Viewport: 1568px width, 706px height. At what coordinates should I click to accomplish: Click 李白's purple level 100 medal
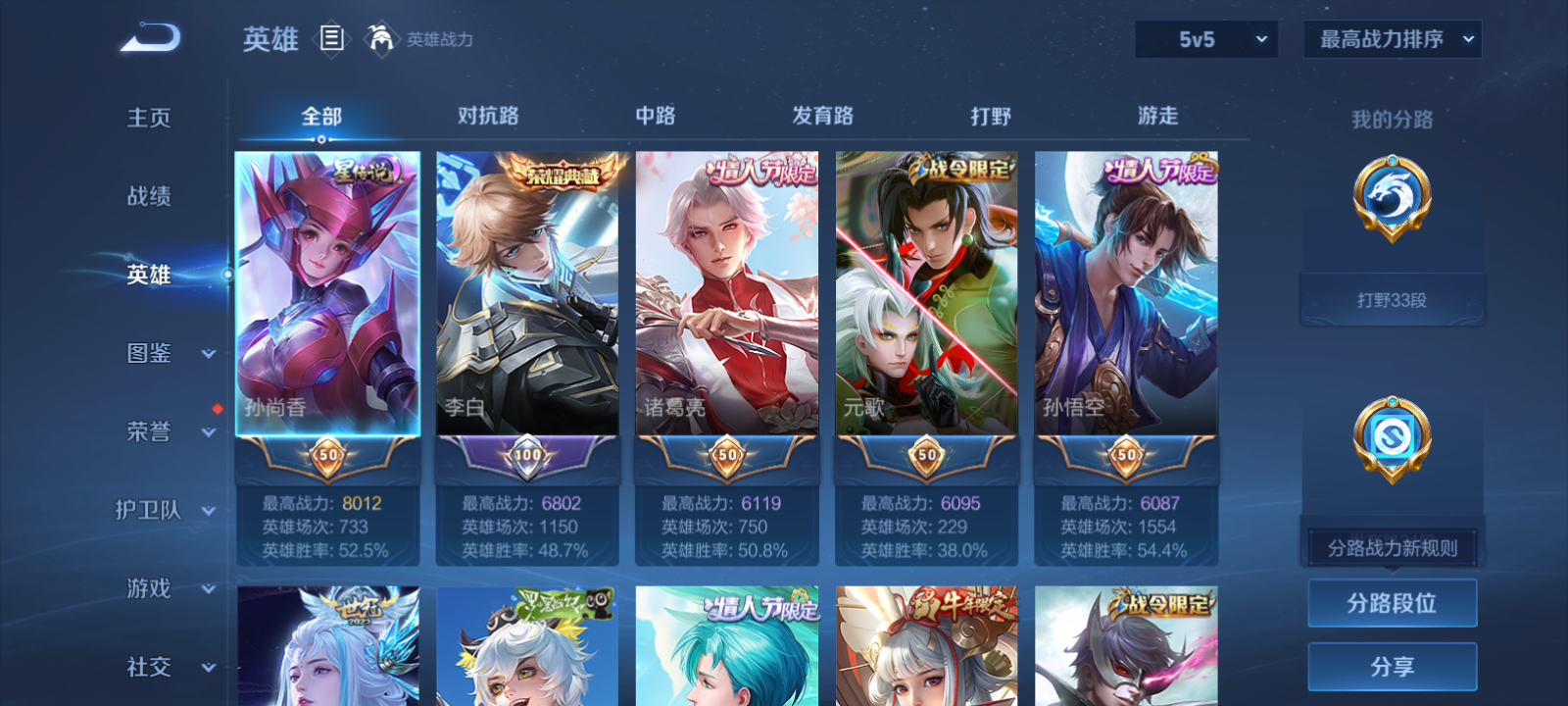point(527,454)
